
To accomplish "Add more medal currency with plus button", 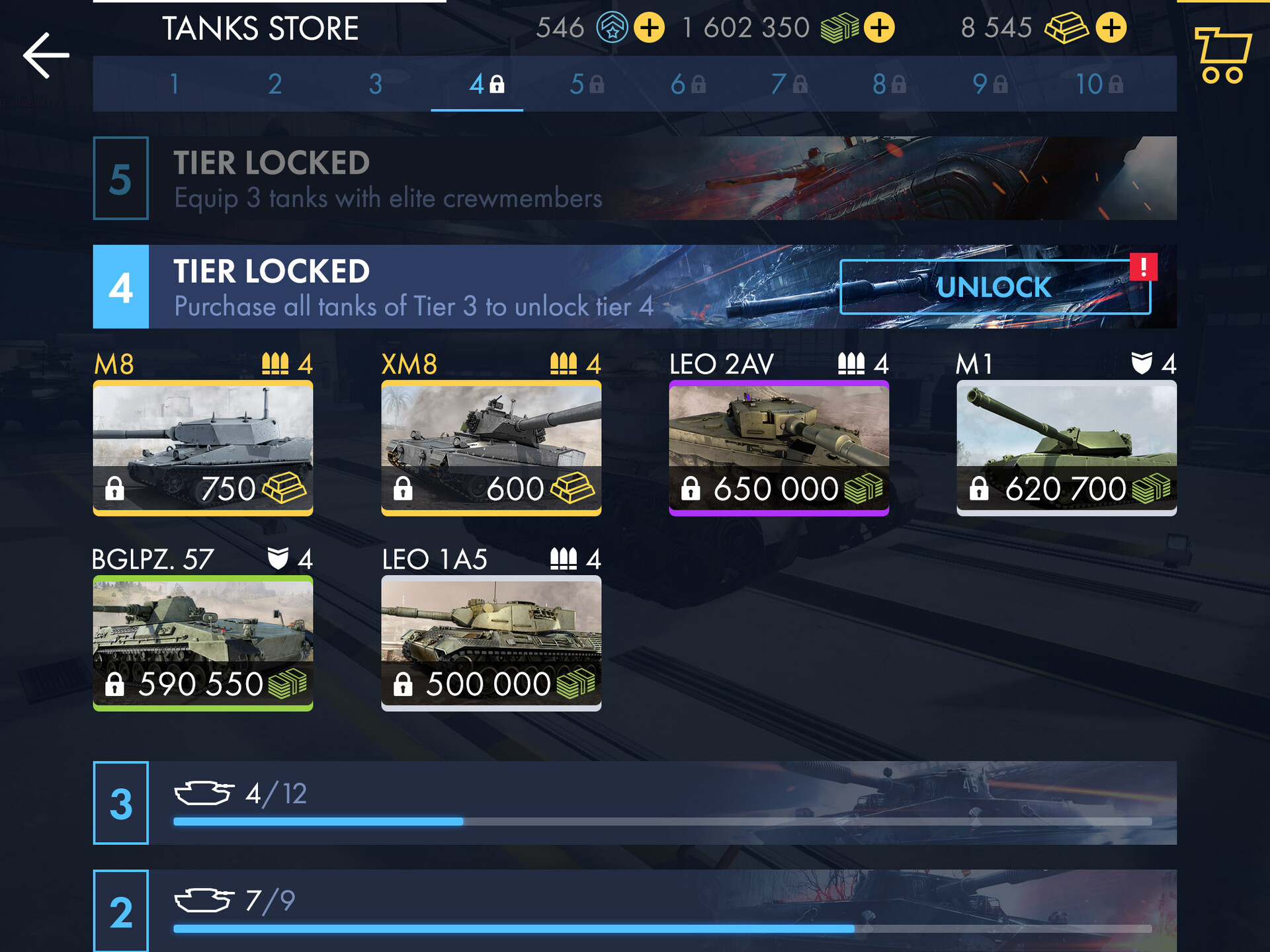I will [649, 28].
